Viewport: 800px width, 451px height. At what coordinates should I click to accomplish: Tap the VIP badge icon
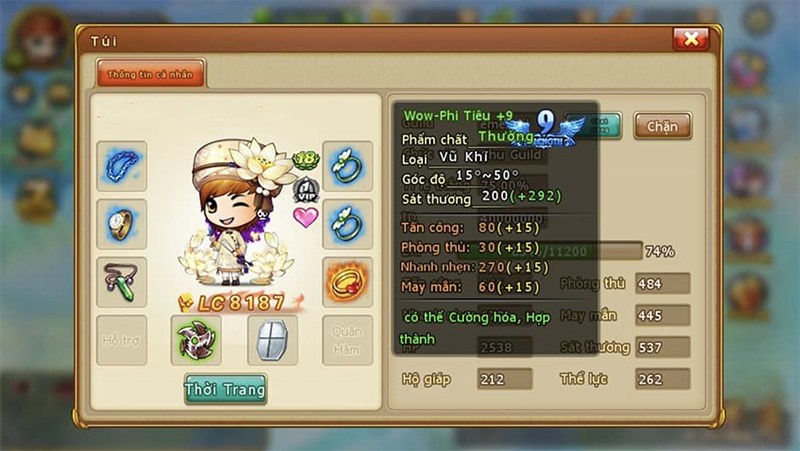point(305,190)
